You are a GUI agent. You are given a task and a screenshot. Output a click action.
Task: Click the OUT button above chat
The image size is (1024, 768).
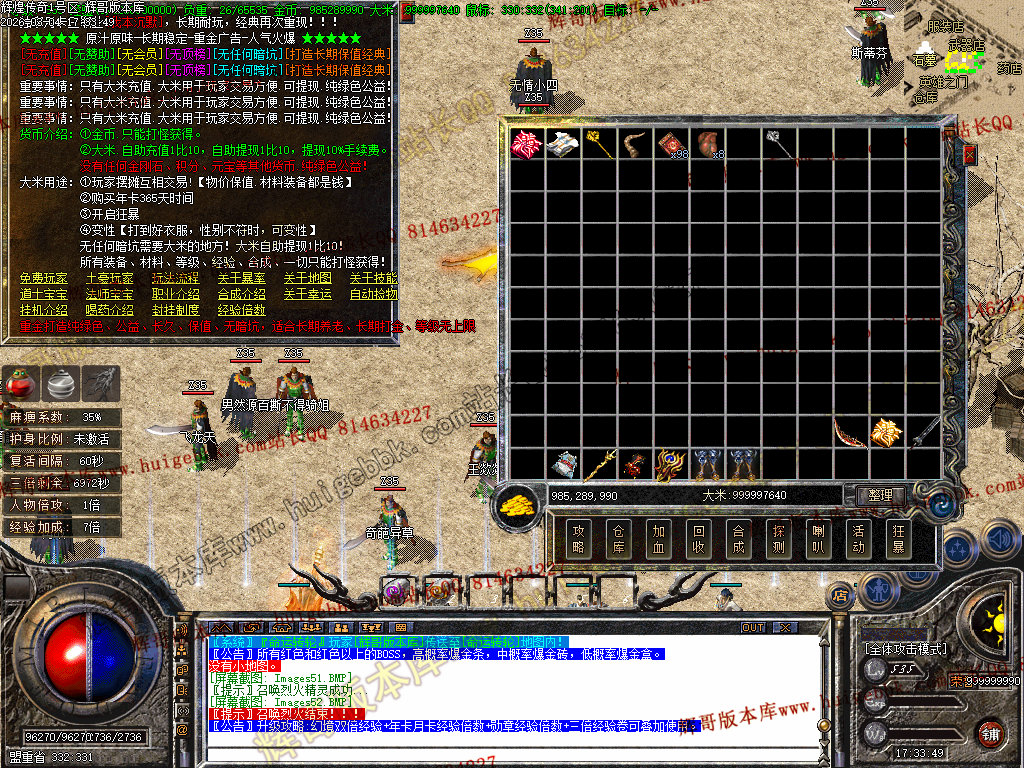(x=753, y=628)
